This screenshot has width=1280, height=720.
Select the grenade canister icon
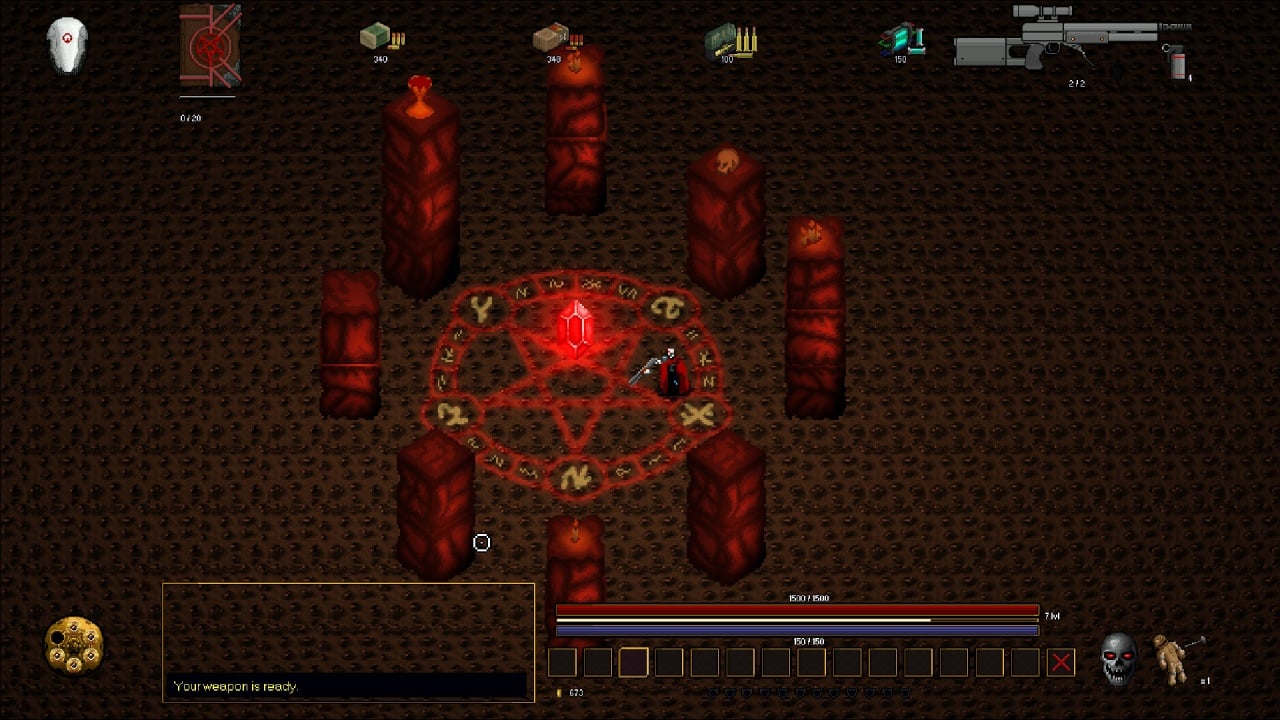pyautogui.click(x=1178, y=64)
